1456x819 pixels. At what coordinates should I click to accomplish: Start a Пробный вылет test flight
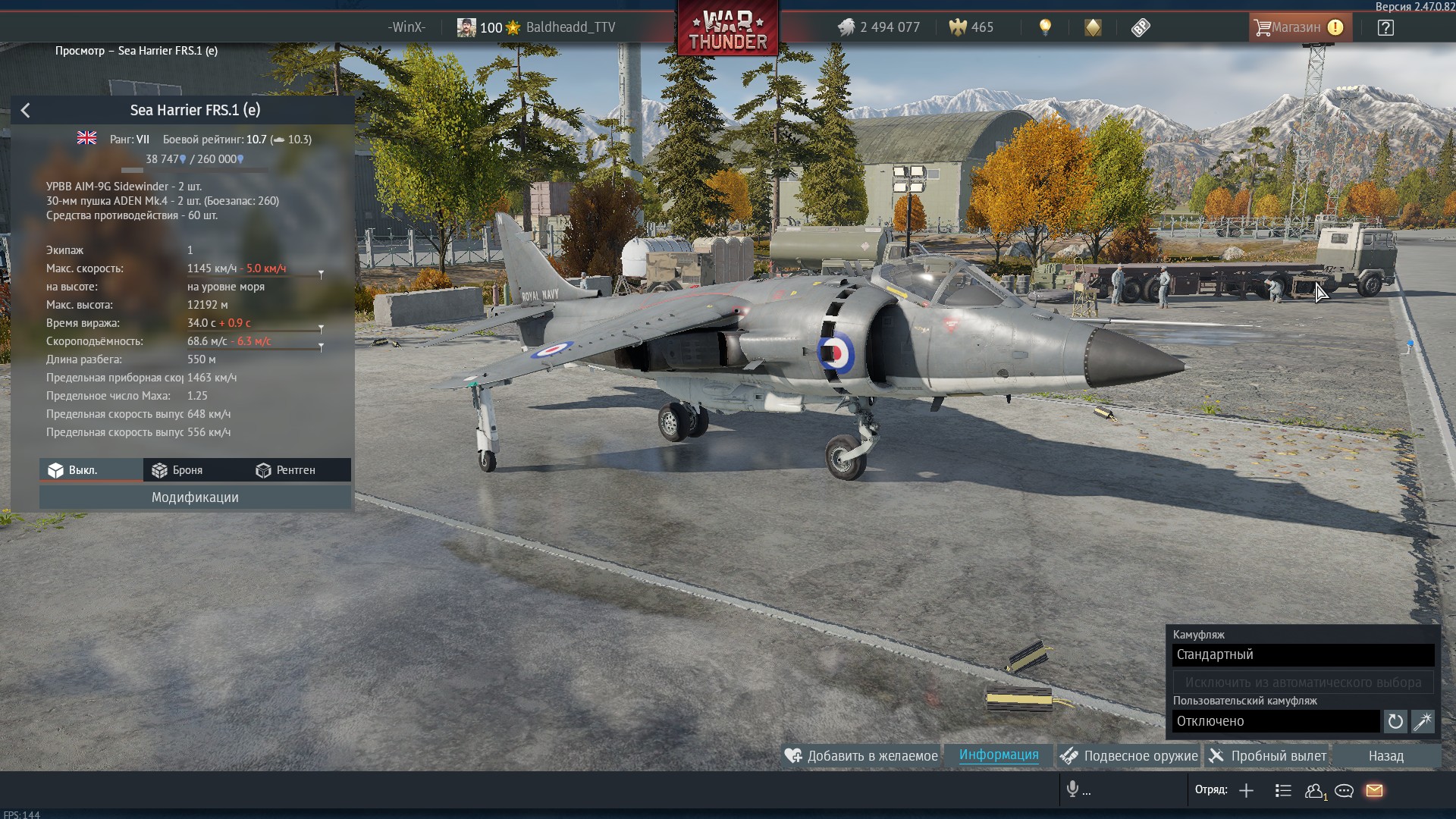[x=1267, y=756]
